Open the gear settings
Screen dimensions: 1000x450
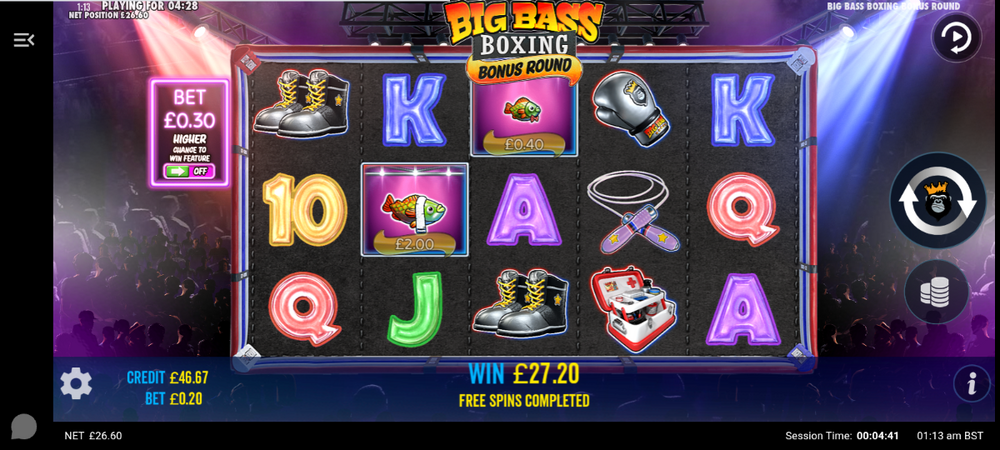tap(76, 383)
